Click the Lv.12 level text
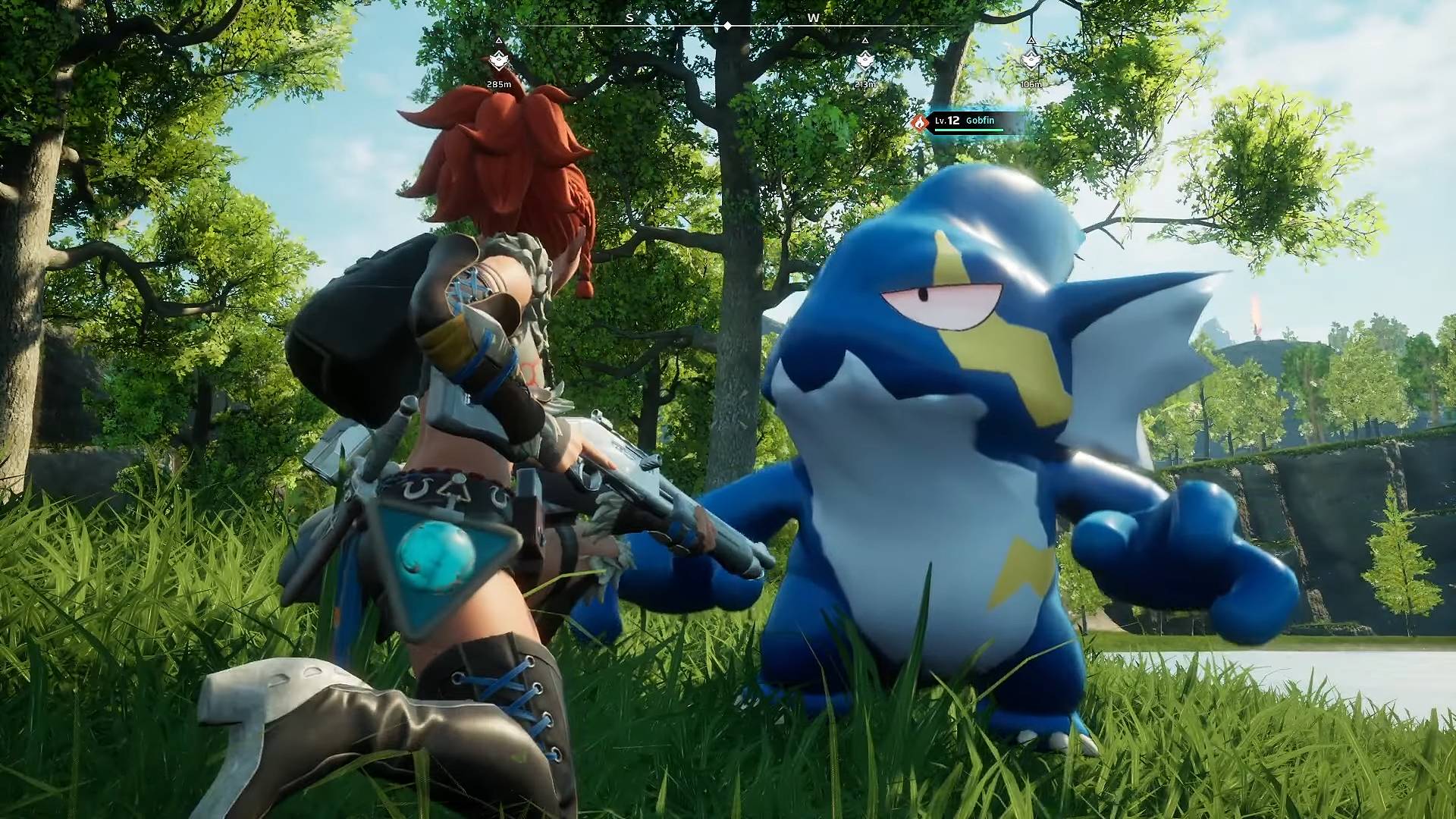Image resolution: width=1456 pixels, height=819 pixels. (x=947, y=121)
